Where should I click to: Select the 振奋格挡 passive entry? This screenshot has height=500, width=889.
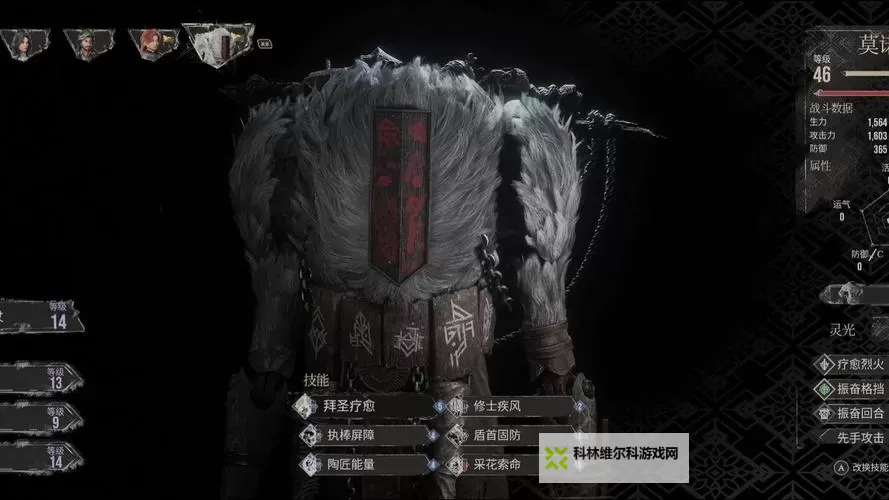point(852,389)
